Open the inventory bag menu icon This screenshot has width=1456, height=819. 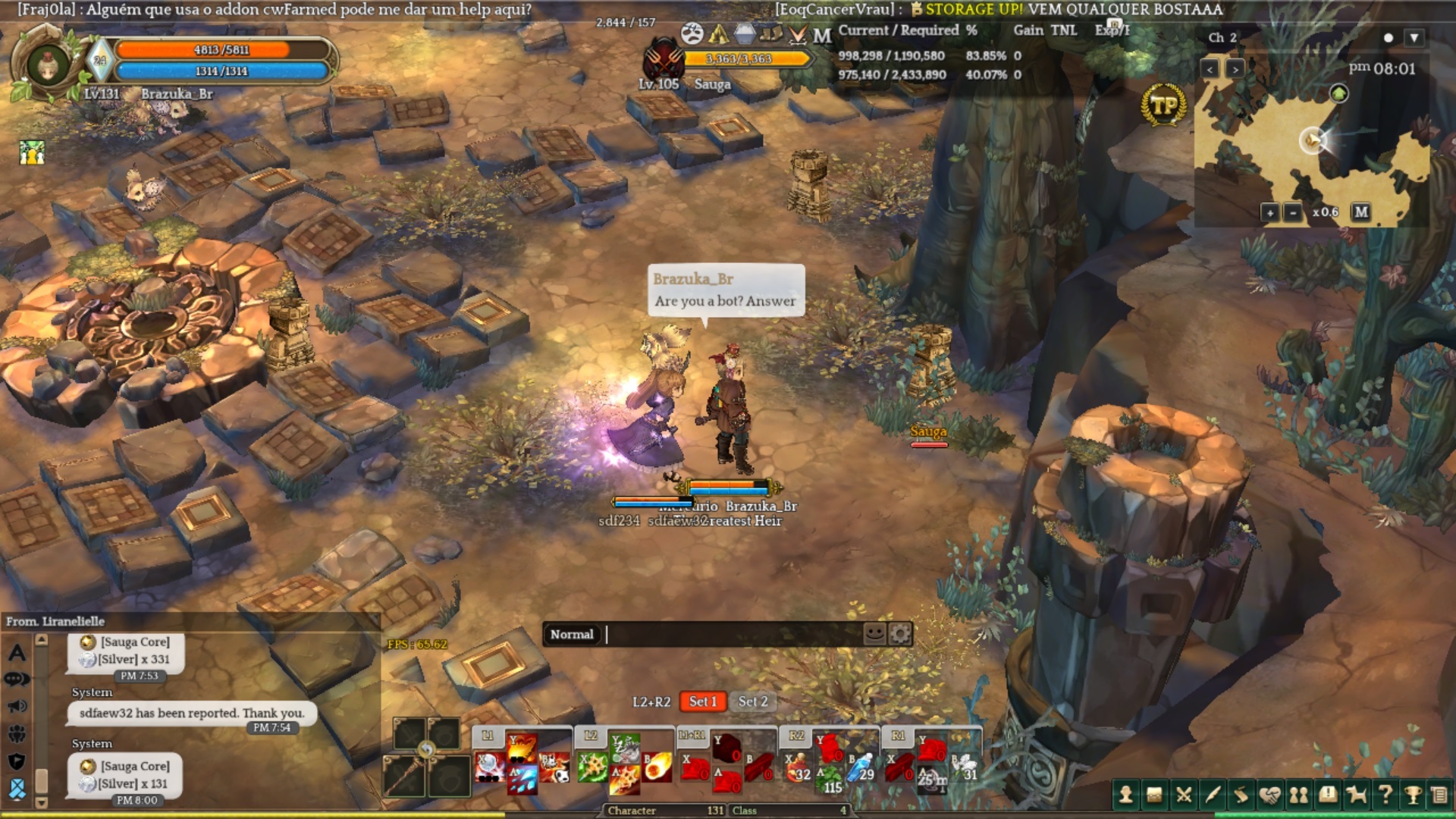click(x=1154, y=794)
